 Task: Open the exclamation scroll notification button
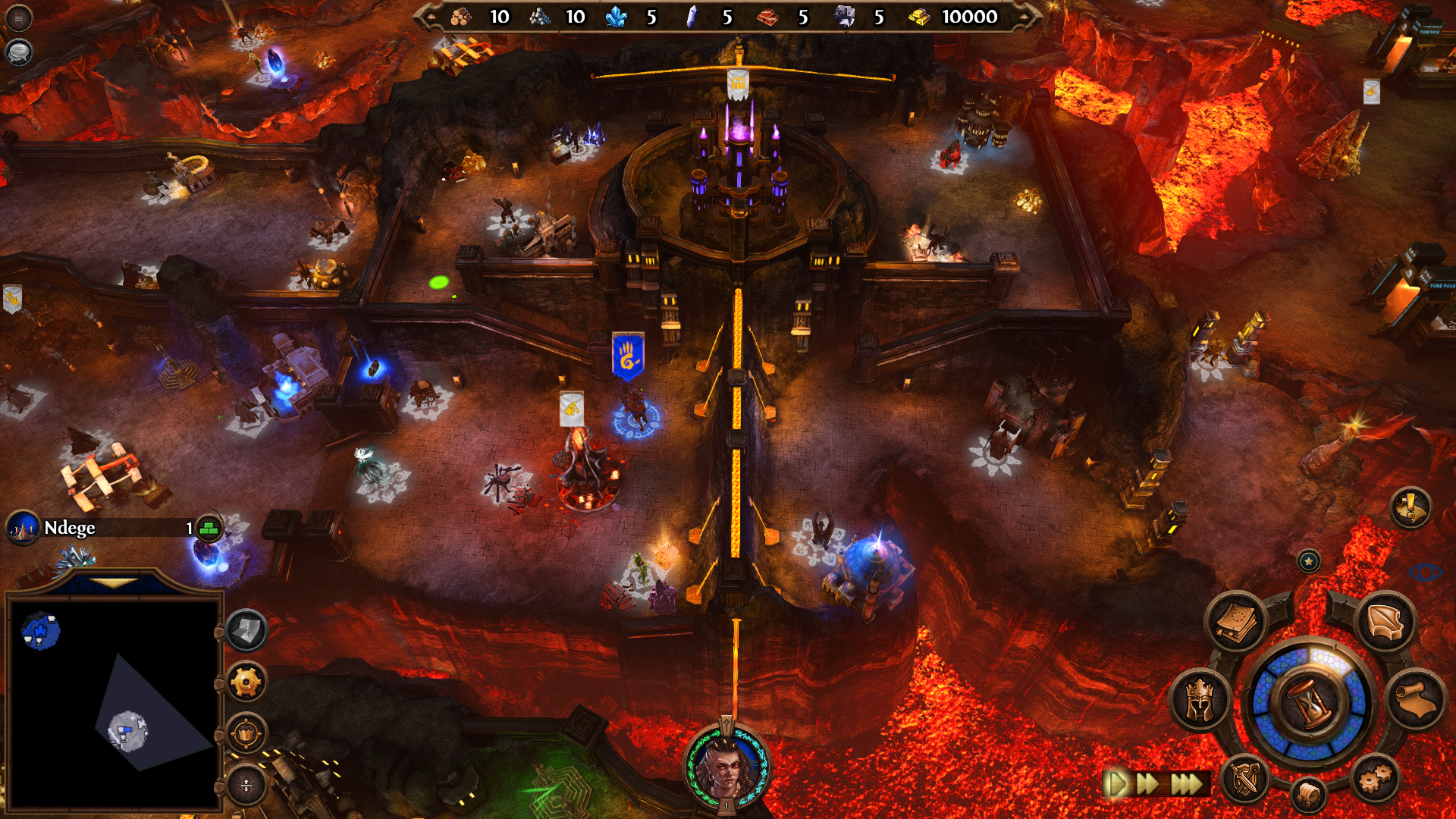click(x=1410, y=507)
